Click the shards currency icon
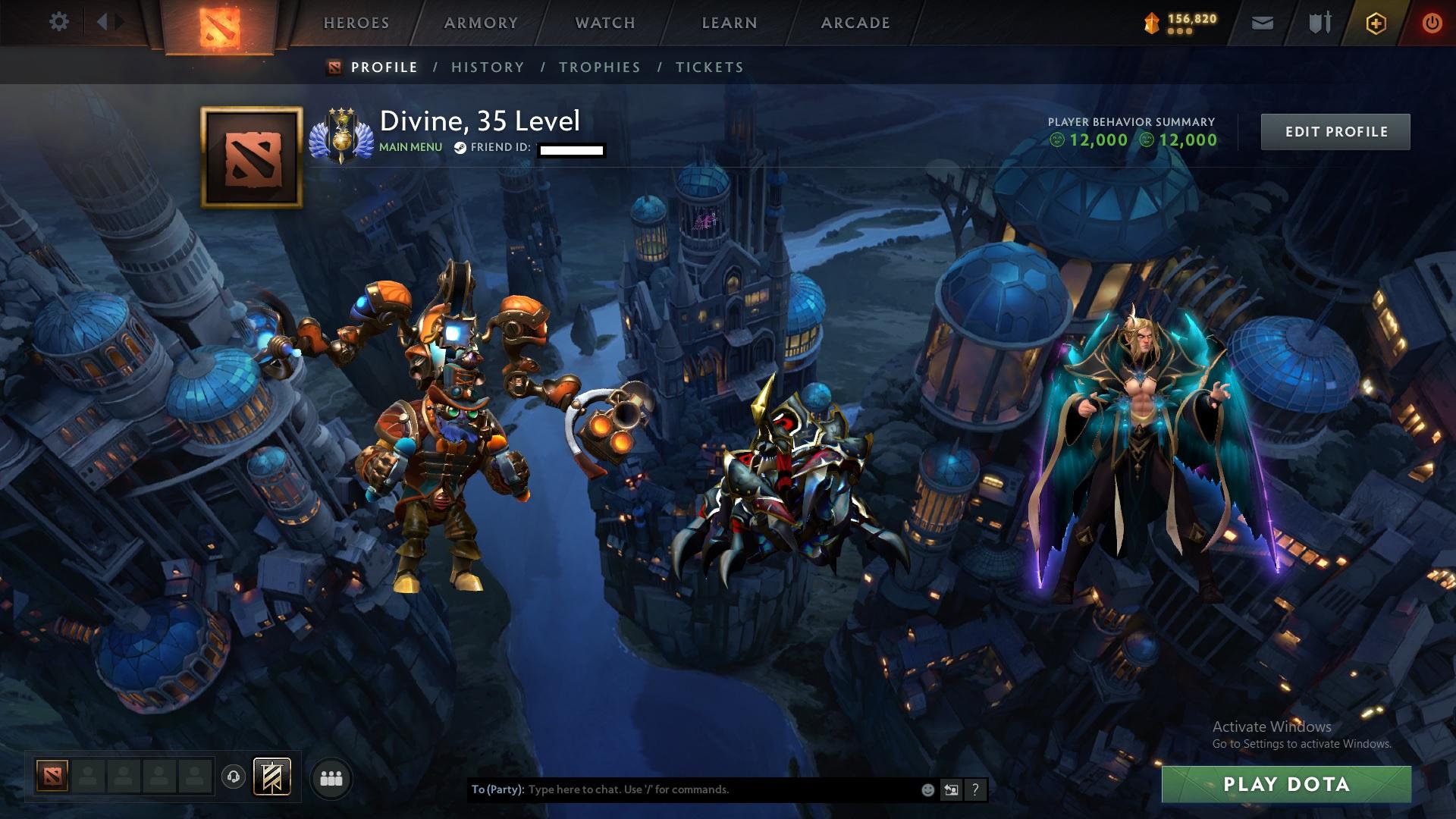Screen dimensions: 1456x819 [x=1150, y=20]
